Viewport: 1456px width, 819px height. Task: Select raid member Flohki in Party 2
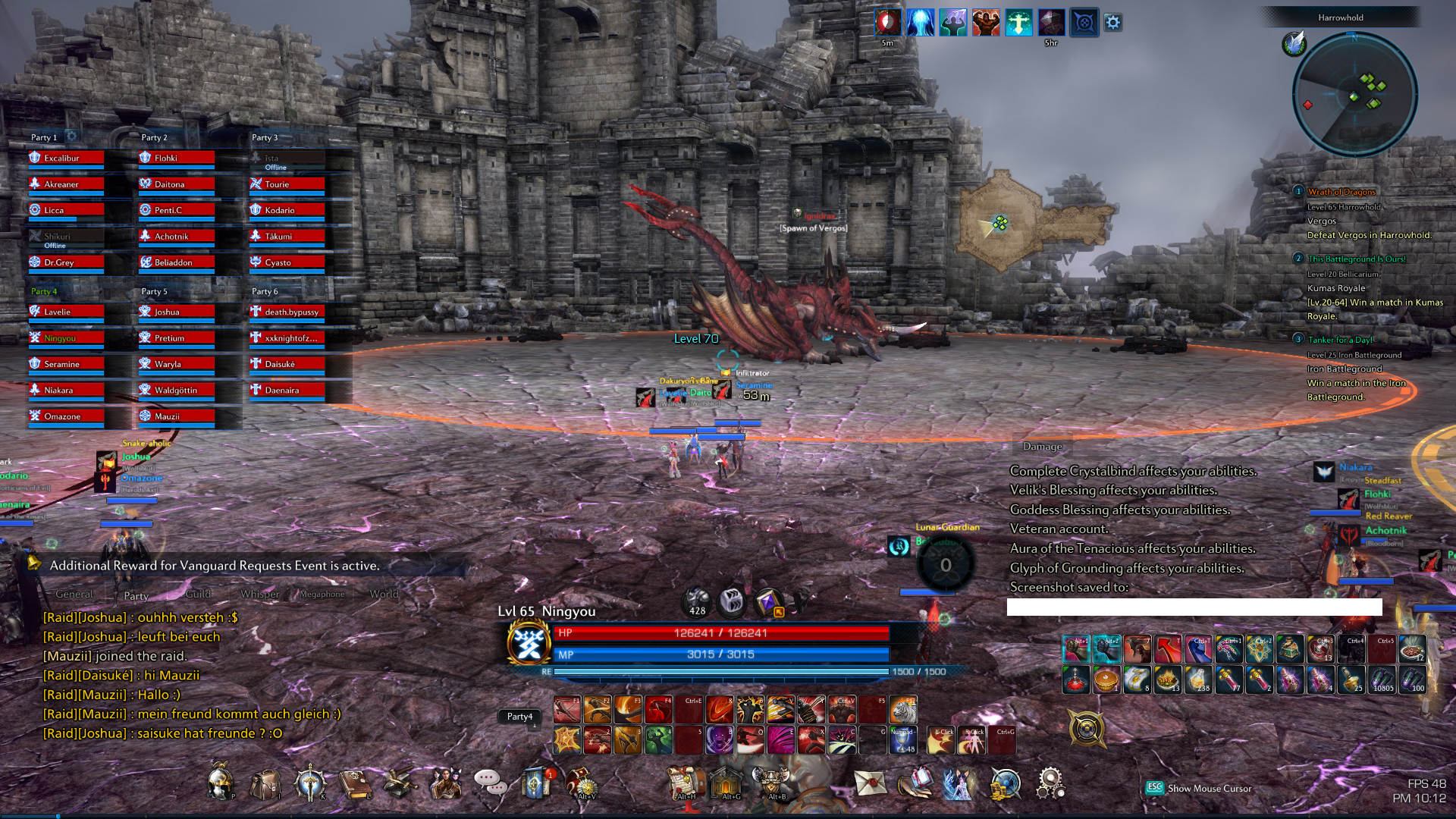(177, 158)
